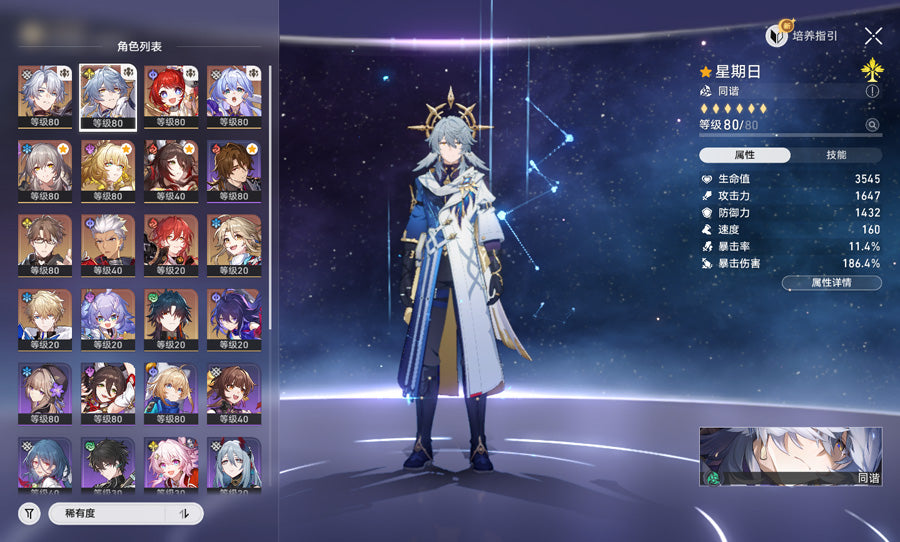Click the golden element emblem beside 星期日
This screenshot has width=900, height=542.
click(872, 70)
